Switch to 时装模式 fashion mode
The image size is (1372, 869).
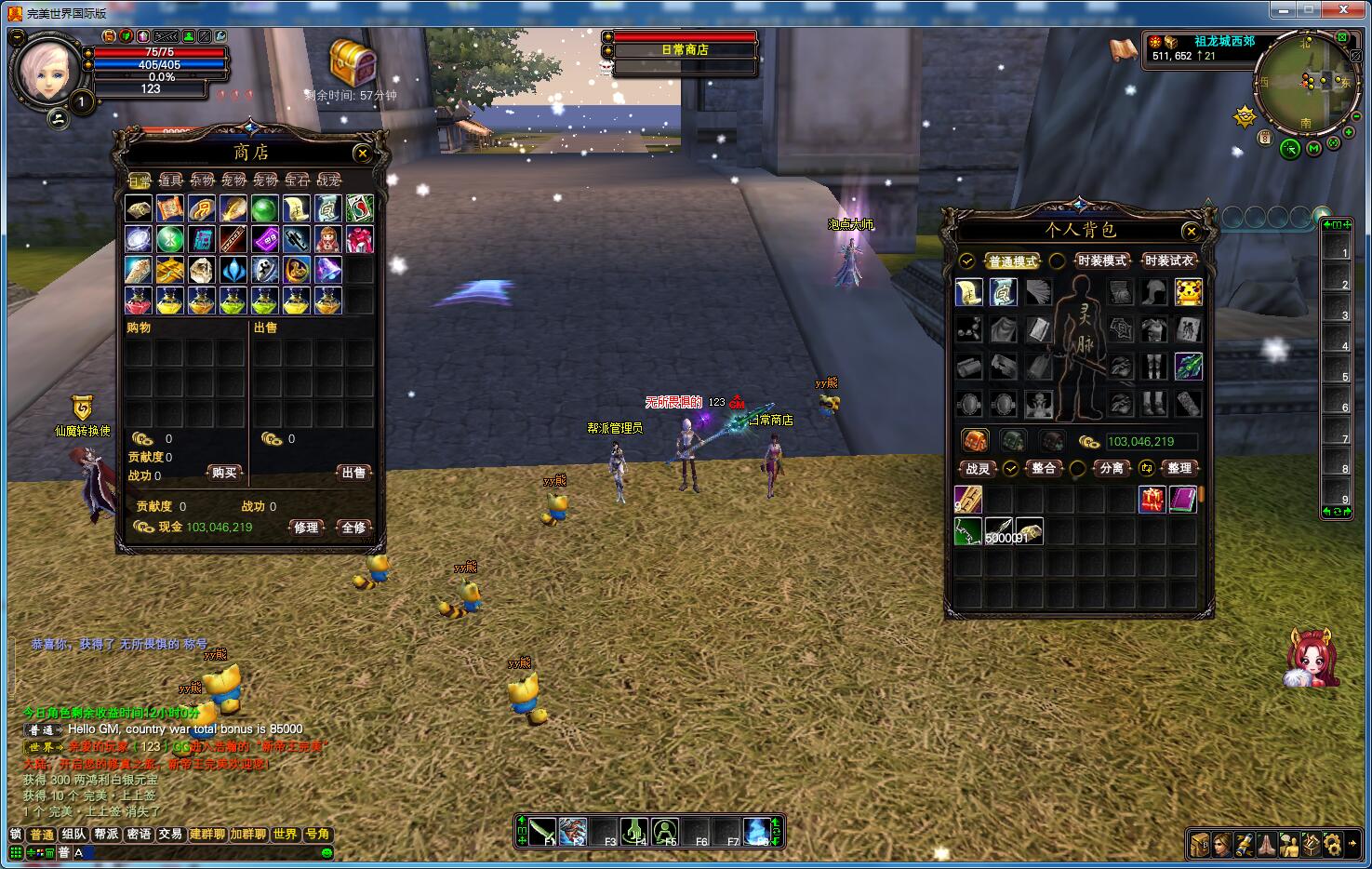[1101, 261]
